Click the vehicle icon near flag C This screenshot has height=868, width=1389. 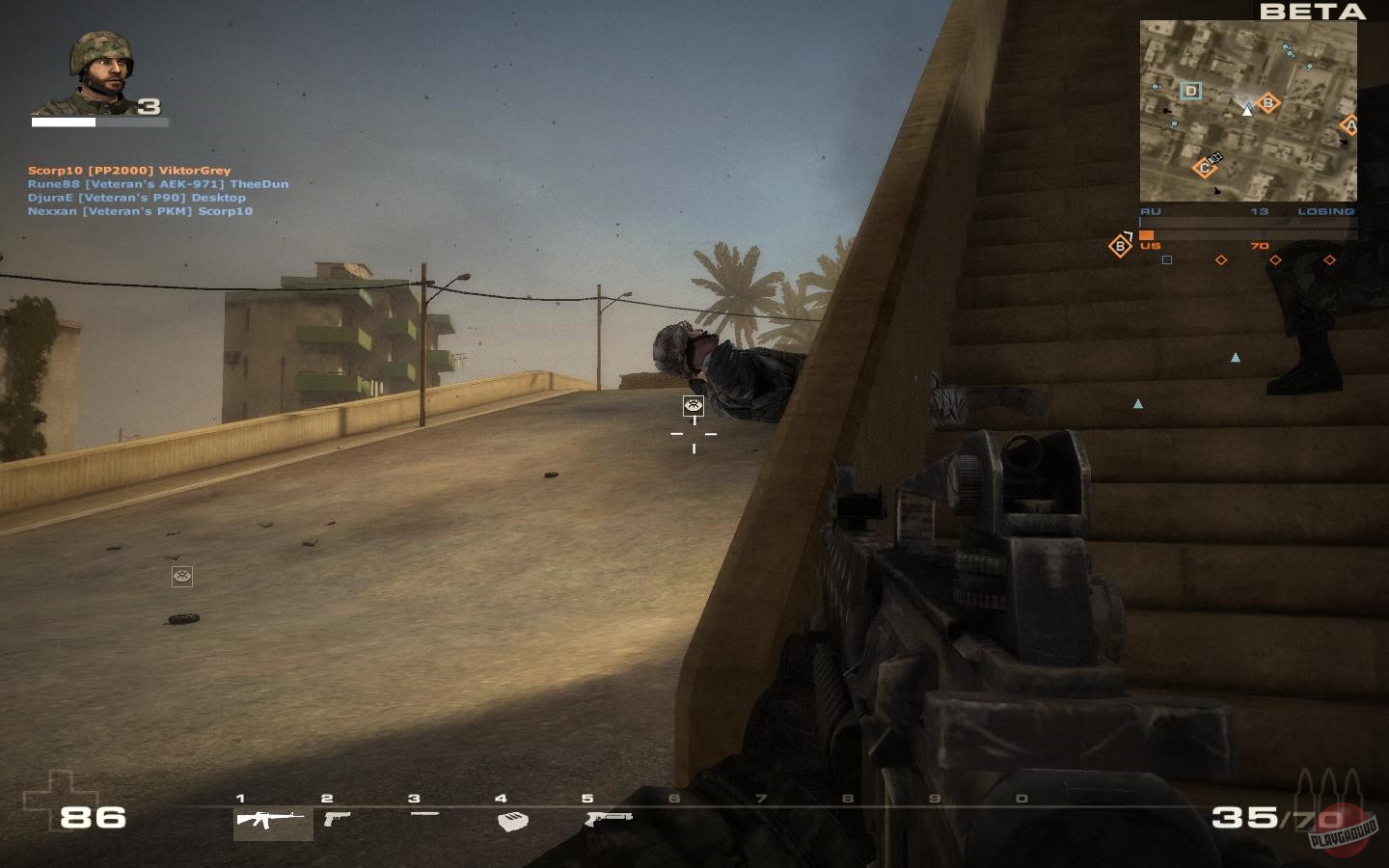pos(1215,157)
